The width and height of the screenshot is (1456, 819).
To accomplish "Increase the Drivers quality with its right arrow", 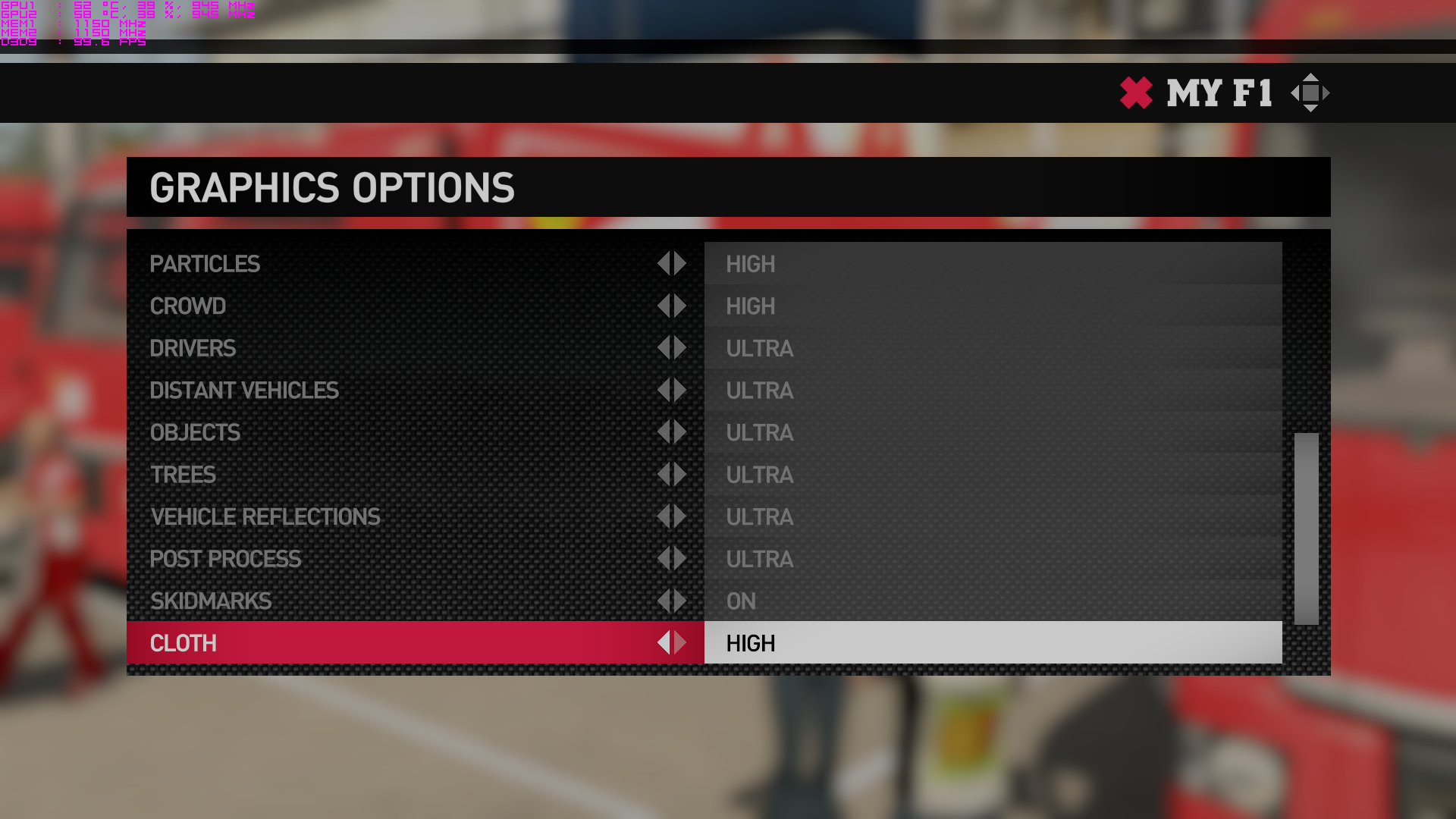I will (x=681, y=348).
